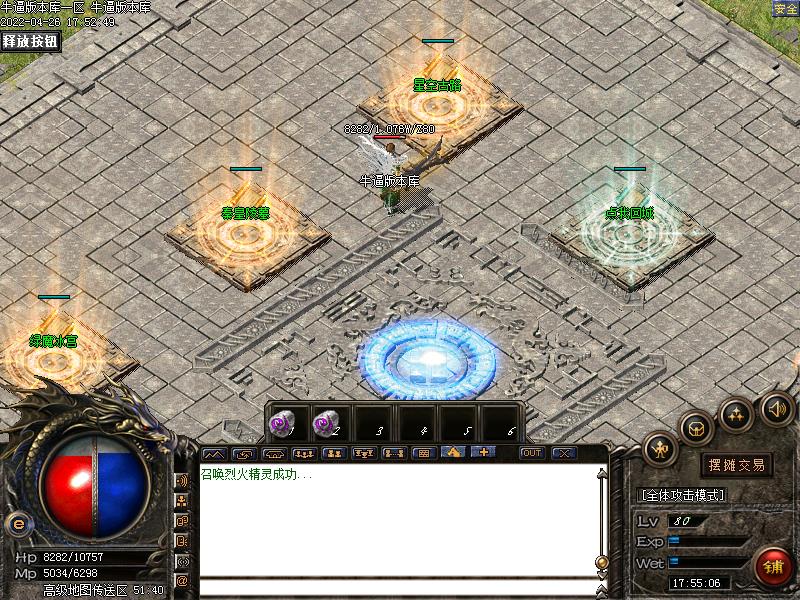Click the mountain-shaped button above chat

213,452
